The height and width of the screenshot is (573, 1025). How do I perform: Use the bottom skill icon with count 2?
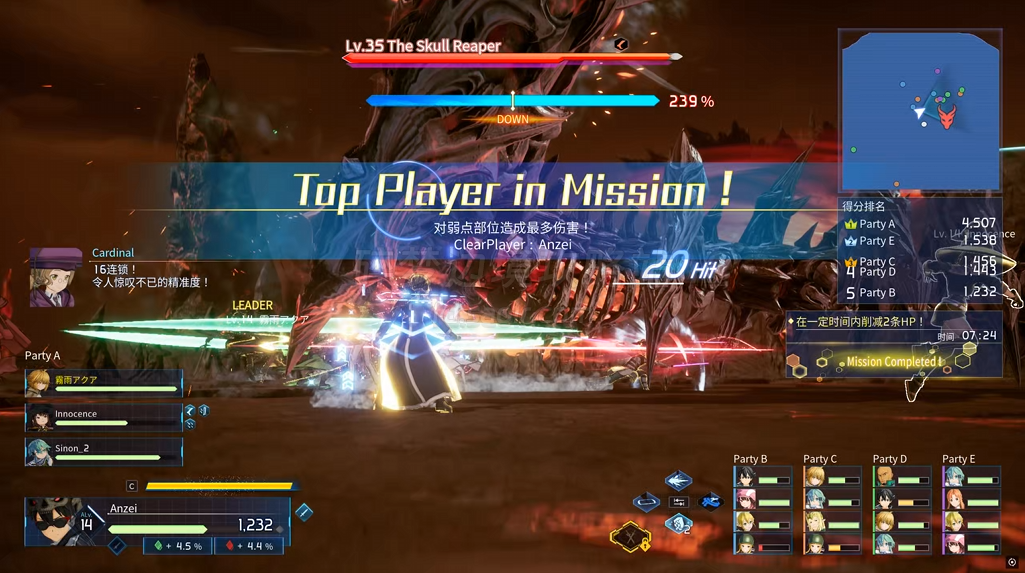(679, 524)
